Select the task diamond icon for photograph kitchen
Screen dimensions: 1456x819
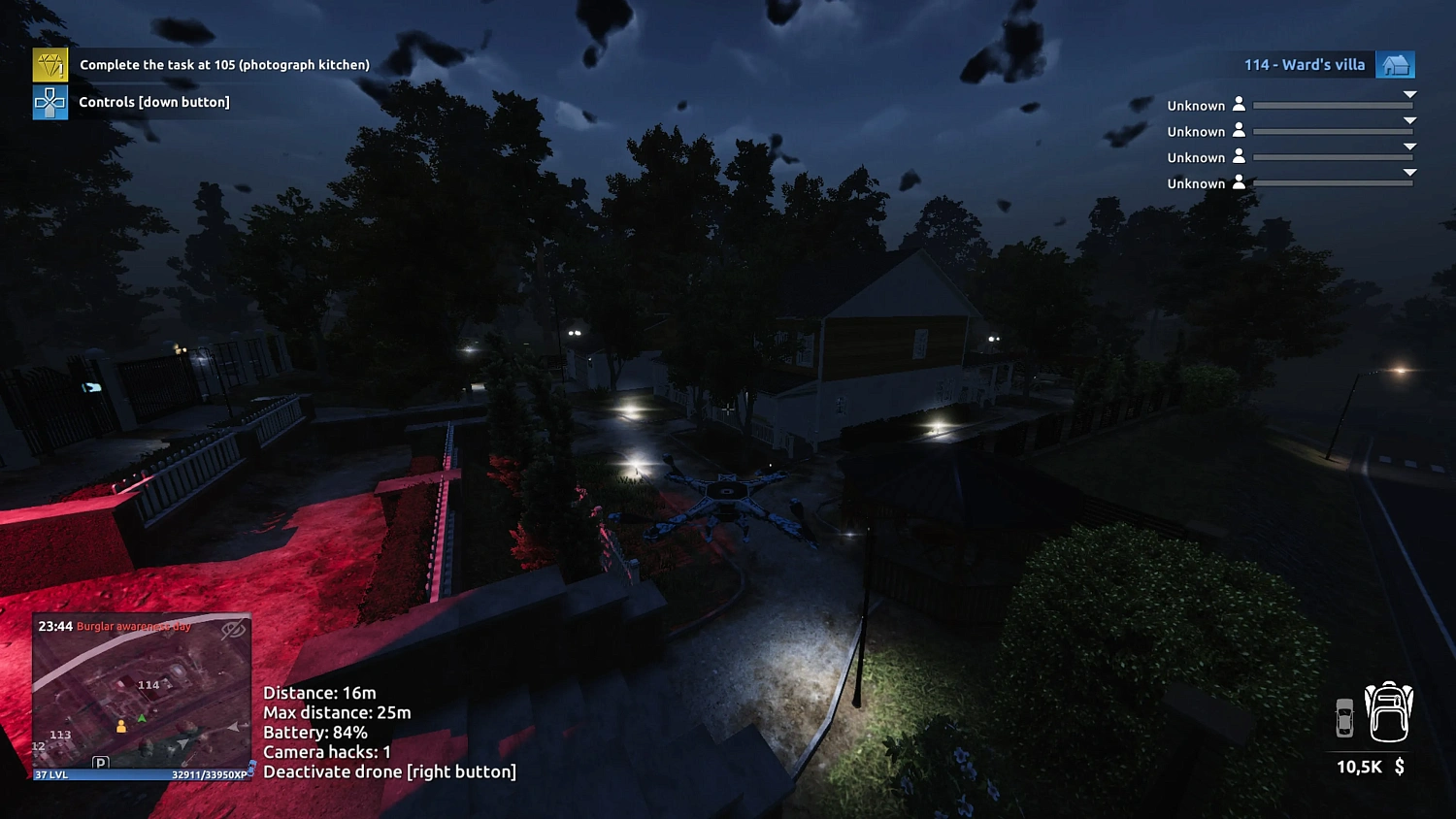[x=50, y=64]
